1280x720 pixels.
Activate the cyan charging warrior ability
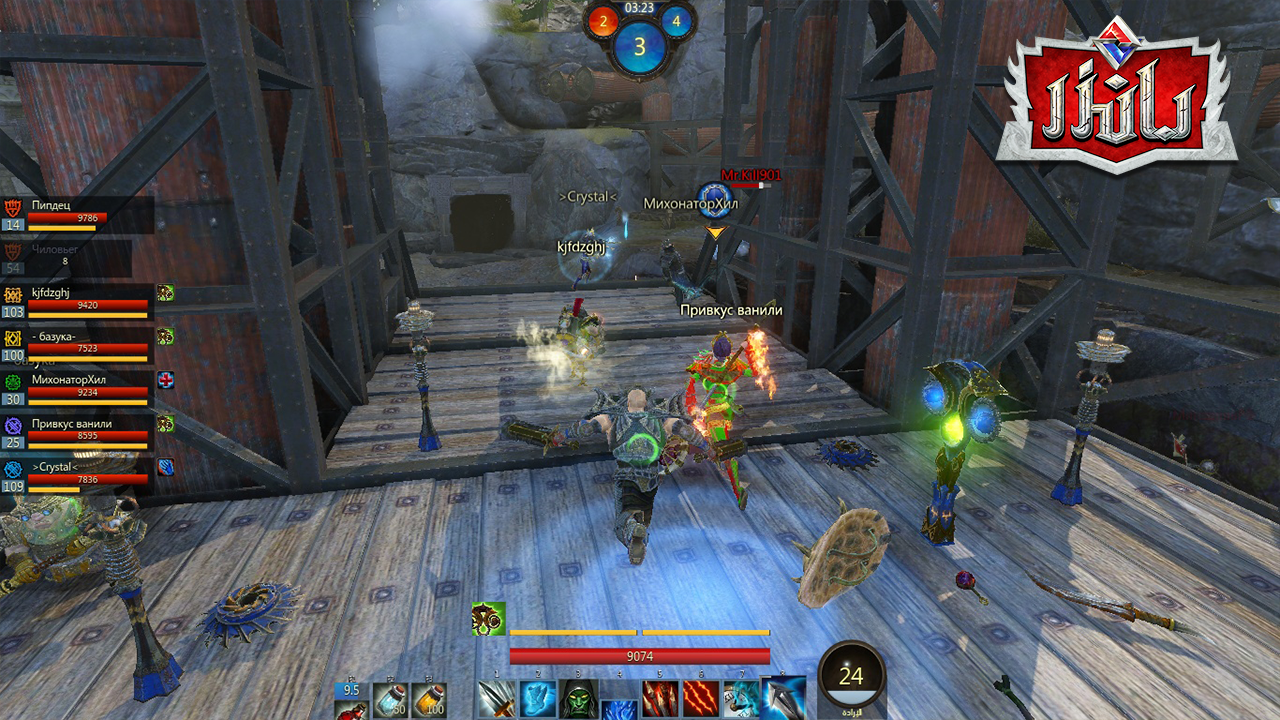point(742,699)
